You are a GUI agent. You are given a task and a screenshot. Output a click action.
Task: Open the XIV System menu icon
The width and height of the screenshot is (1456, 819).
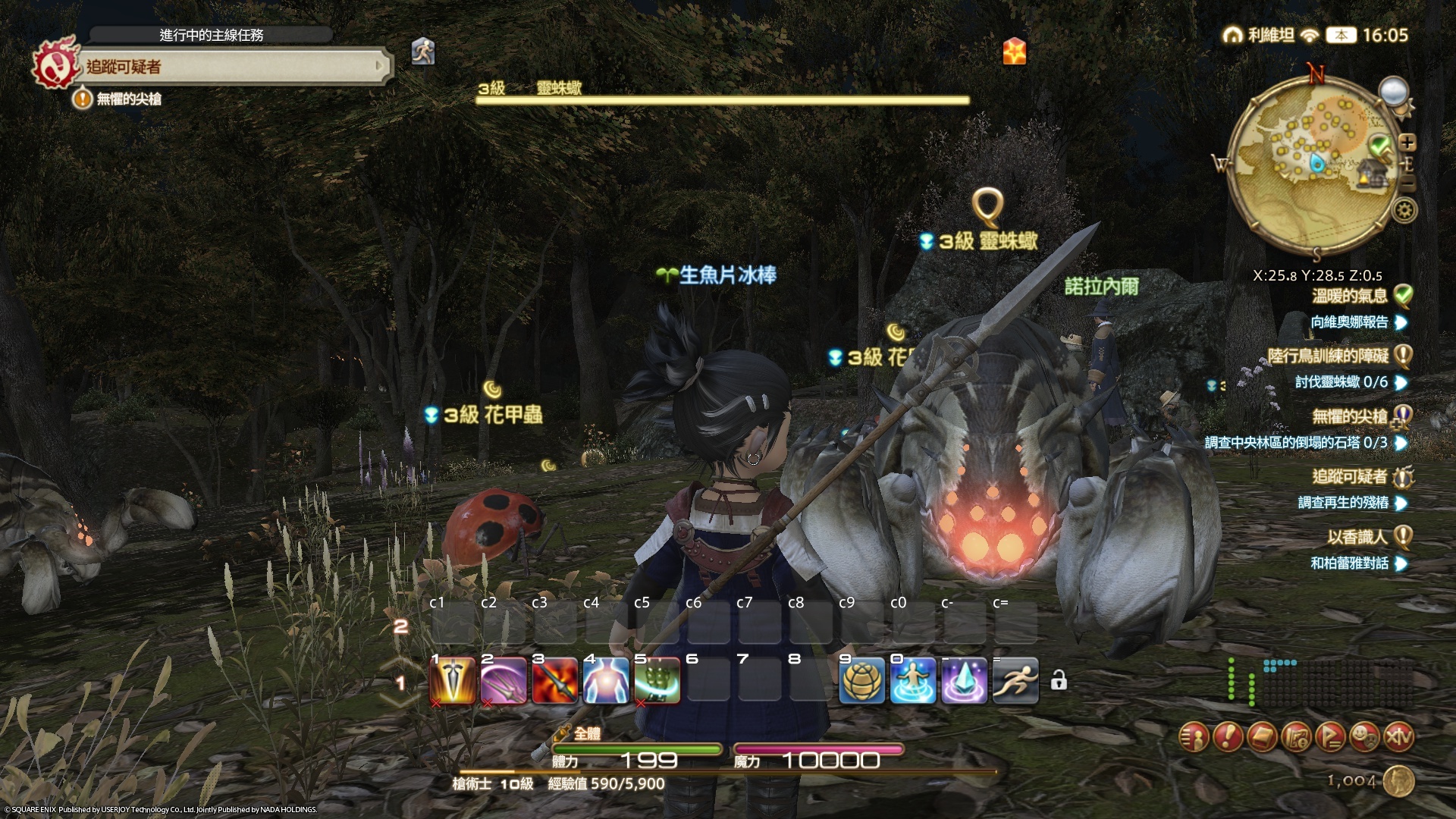point(1398,736)
